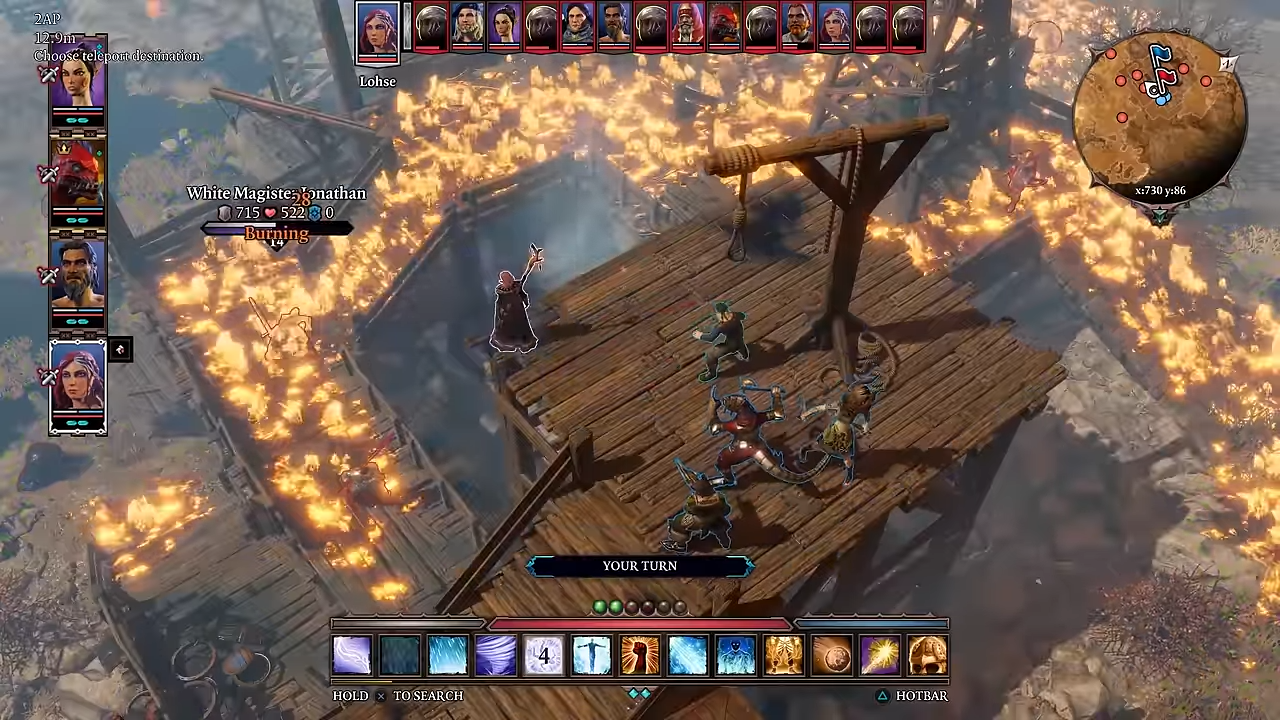Inspect the red-hooded bearded enemy turn portrait
This screenshot has width=1280, height=720.
tap(687, 27)
